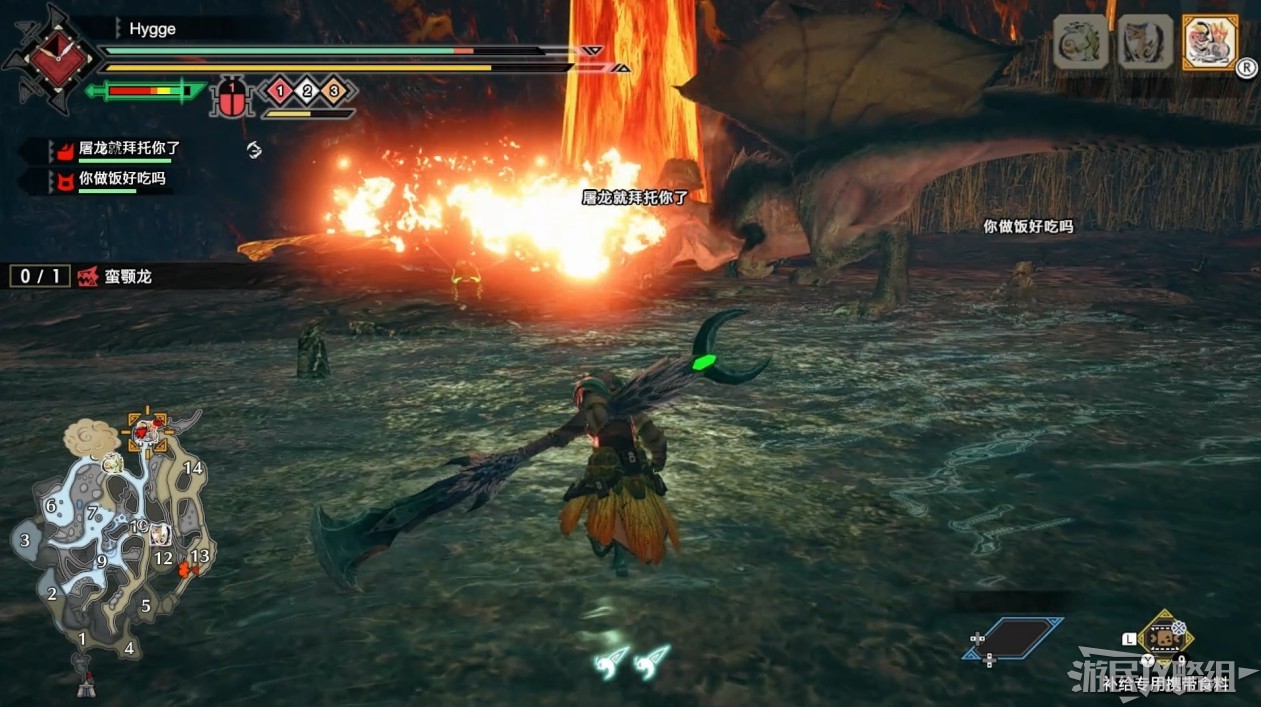Click the base camp tent marker on the minimap
The width and height of the screenshot is (1261, 707).
pyautogui.click(x=86, y=685)
